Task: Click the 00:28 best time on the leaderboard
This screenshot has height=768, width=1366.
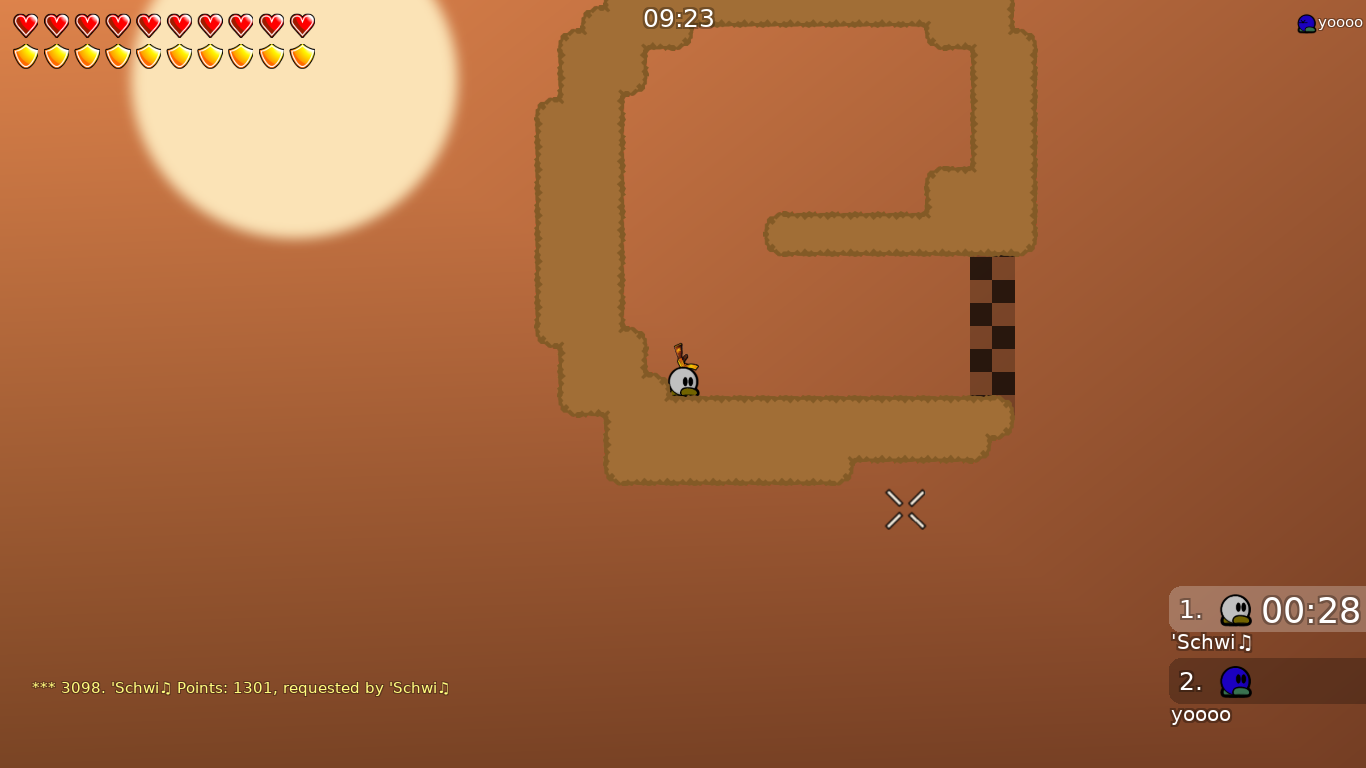Action: pyautogui.click(x=1310, y=610)
